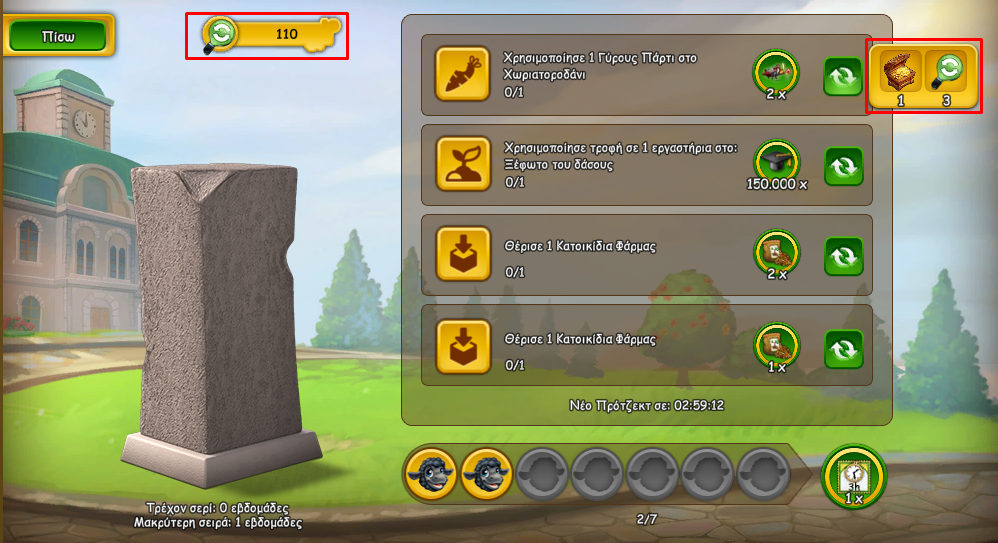Refresh the Ξέφωτο του δάσους quest

[x=842, y=166]
